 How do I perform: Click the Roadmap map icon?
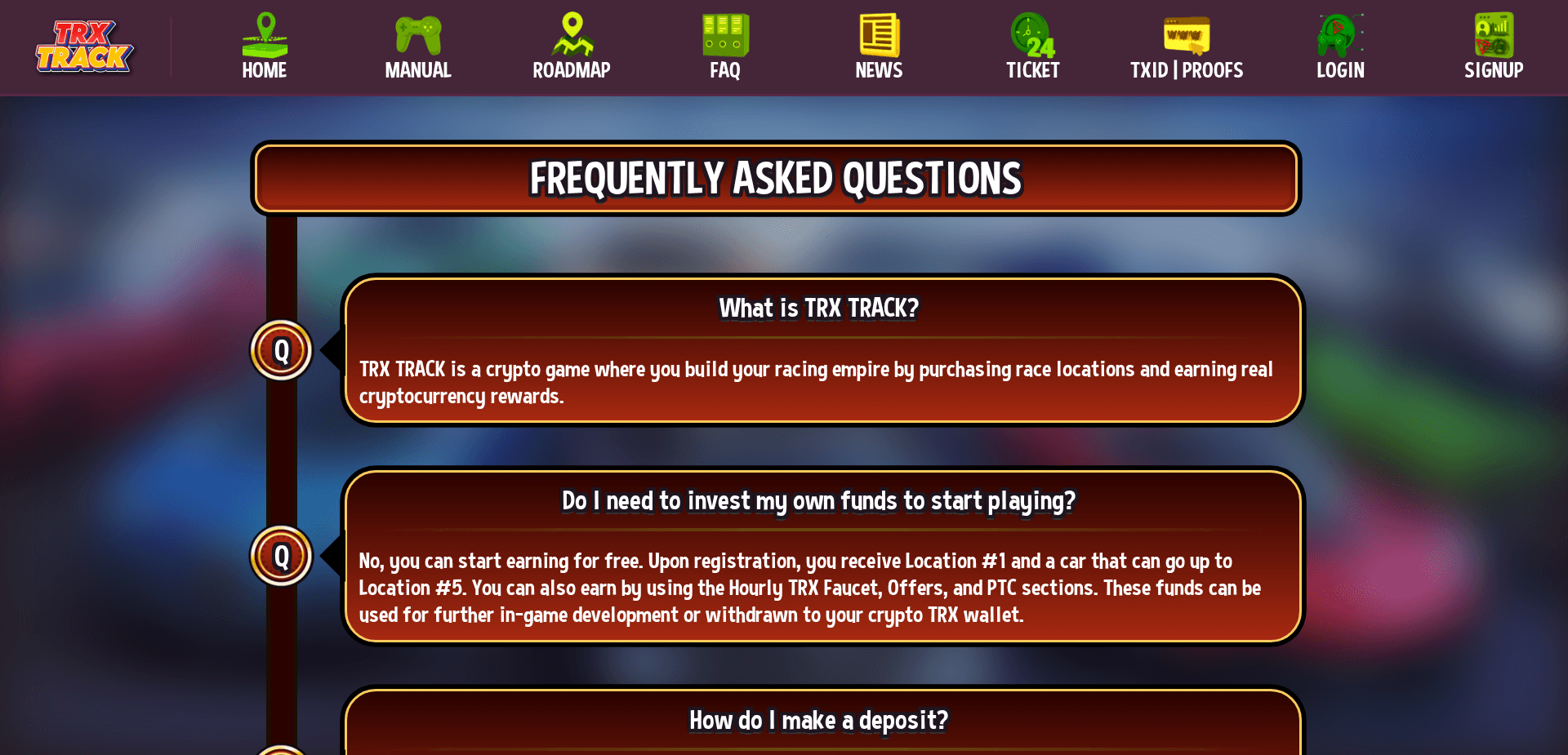click(571, 33)
